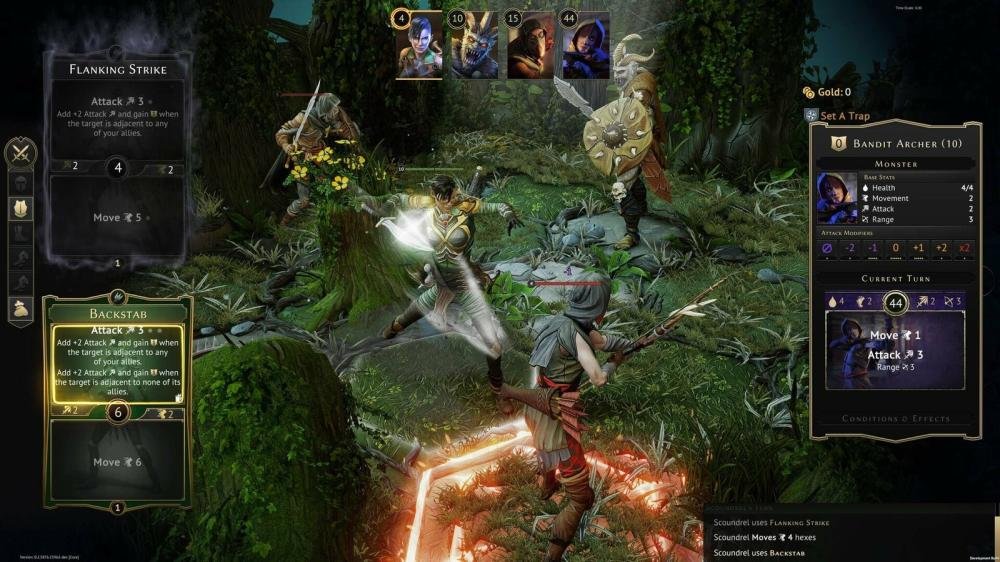Choose the Move 6 bottom action on Backstab

click(x=118, y=462)
